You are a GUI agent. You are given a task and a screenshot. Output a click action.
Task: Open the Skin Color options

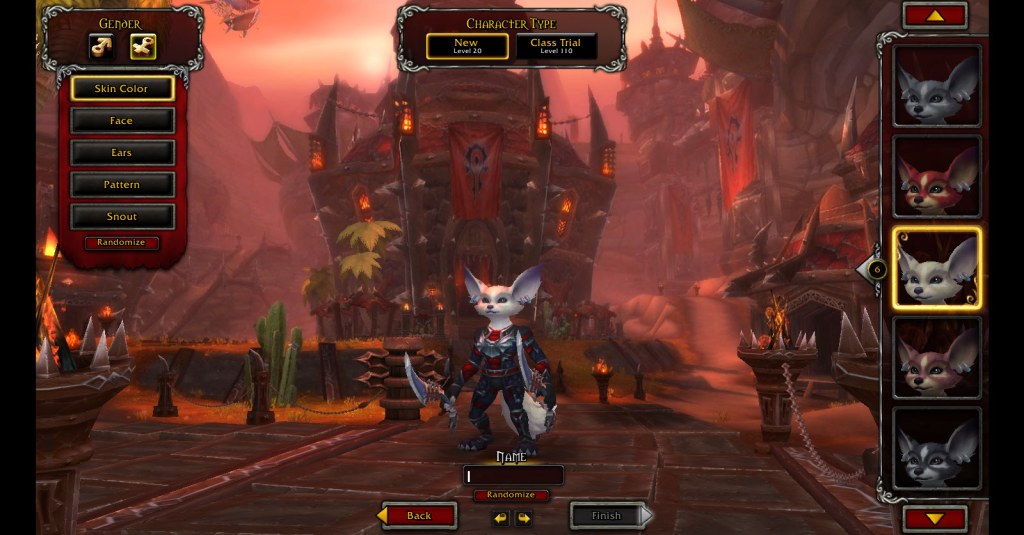tap(122, 88)
